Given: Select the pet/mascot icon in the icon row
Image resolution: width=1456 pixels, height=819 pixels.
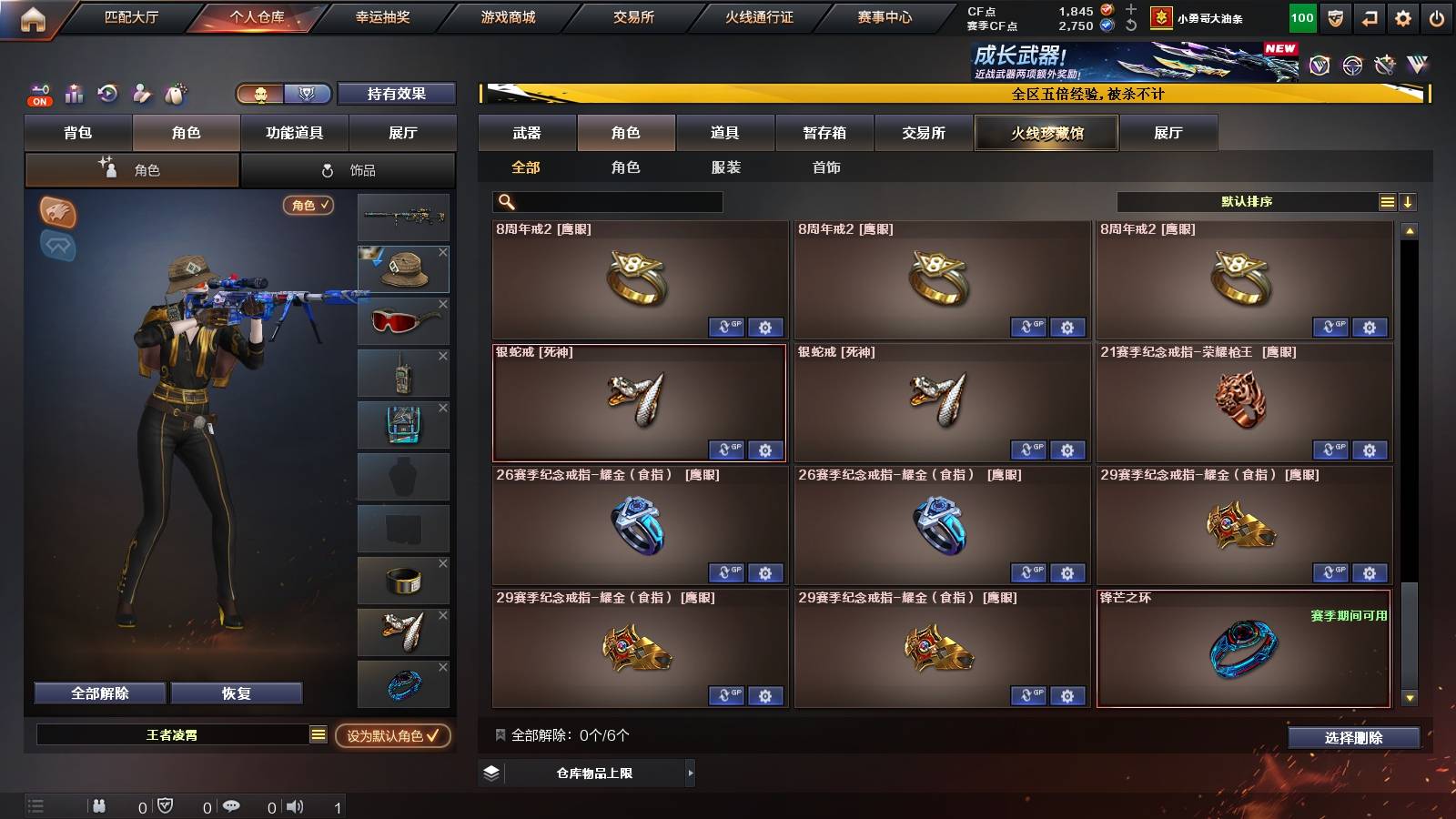Looking at the screenshot, I should [173, 94].
